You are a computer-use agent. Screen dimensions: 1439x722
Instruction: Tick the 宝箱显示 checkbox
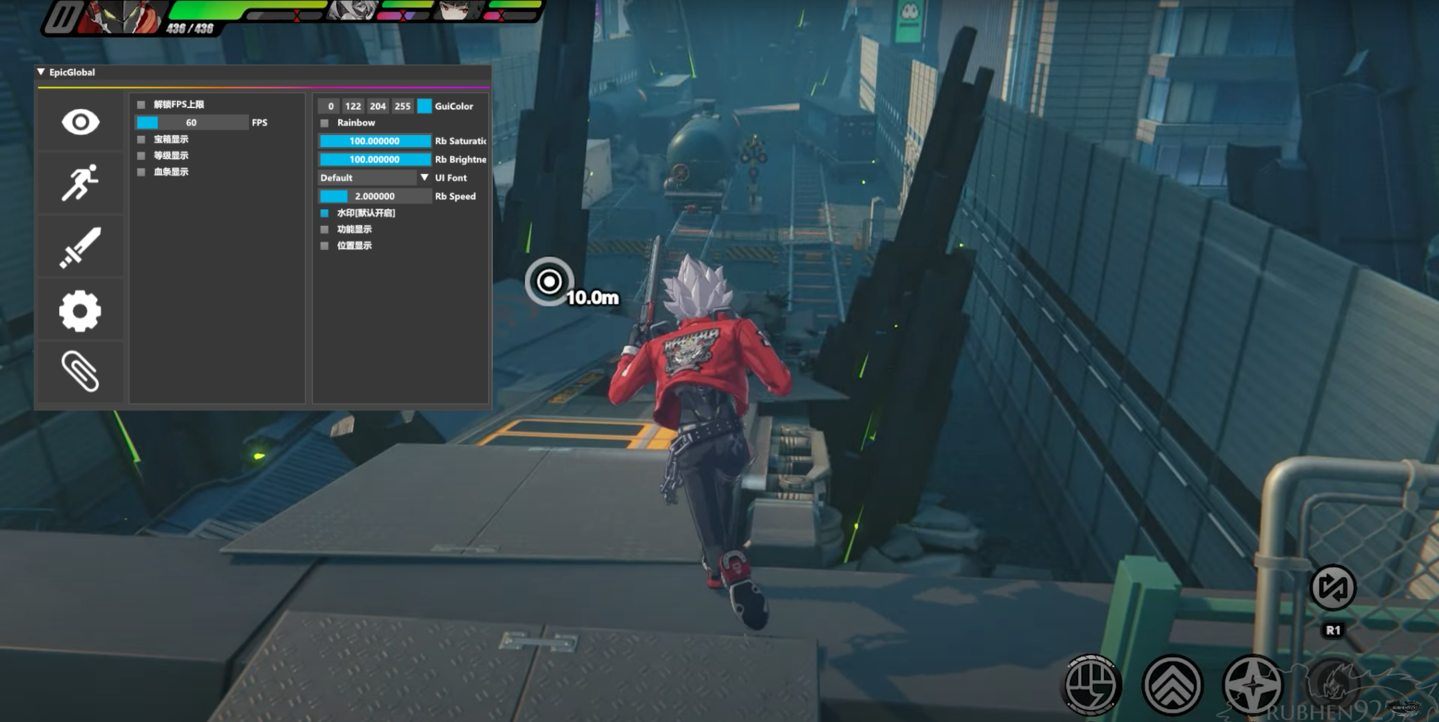(141, 140)
